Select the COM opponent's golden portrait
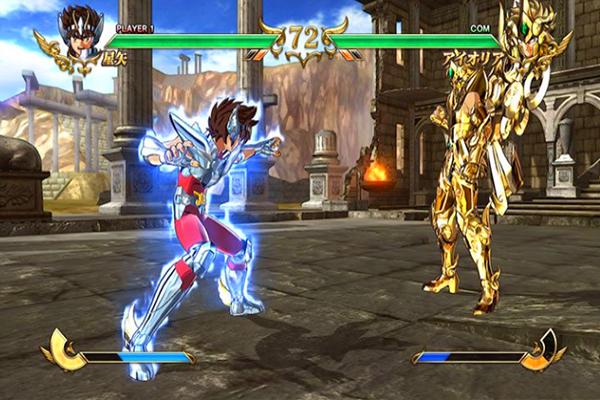Viewport: 600px width, 400px height. coord(530,33)
